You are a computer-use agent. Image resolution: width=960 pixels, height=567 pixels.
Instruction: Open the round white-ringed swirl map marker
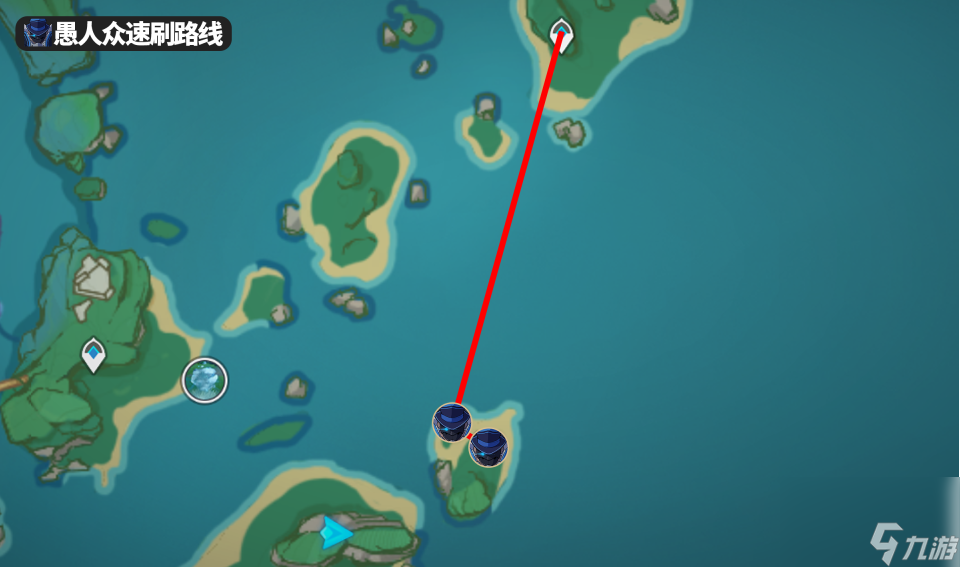pyautogui.click(x=205, y=380)
